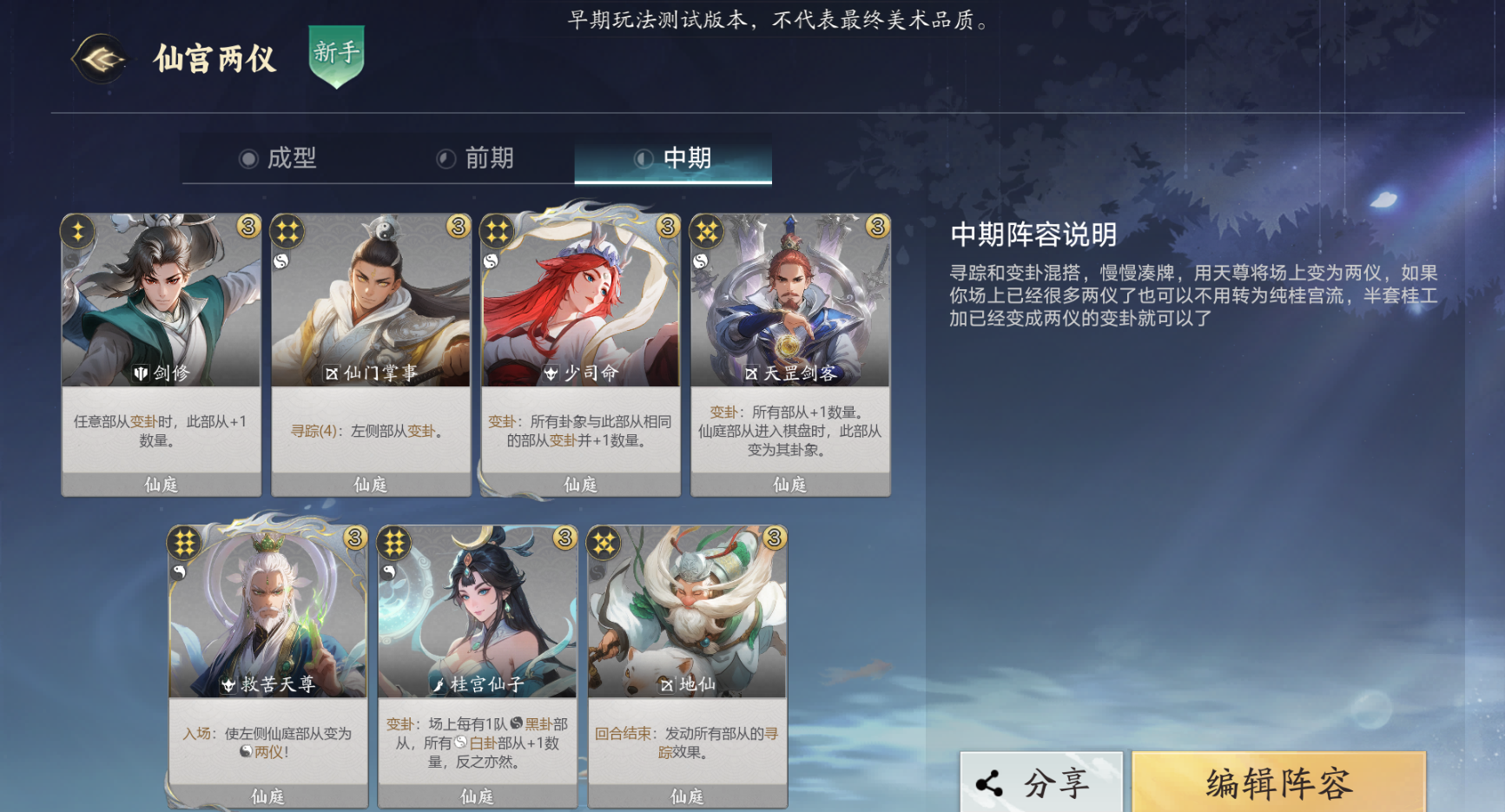Click the cost 3 badge on 少司命 card
This screenshot has width=1505, height=812.
coord(668,226)
